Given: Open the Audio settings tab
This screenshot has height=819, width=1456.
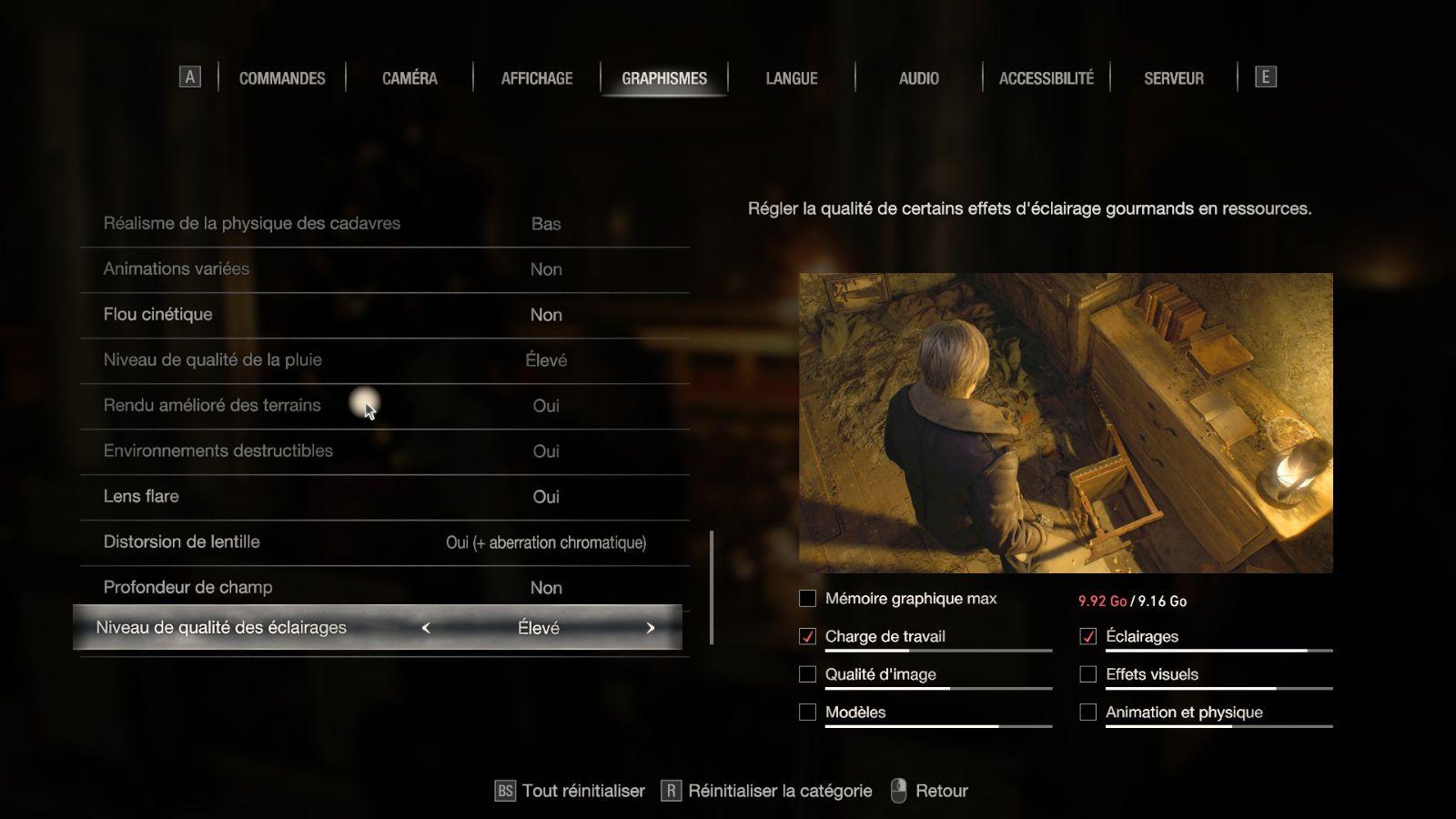Looking at the screenshot, I should (x=919, y=78).
